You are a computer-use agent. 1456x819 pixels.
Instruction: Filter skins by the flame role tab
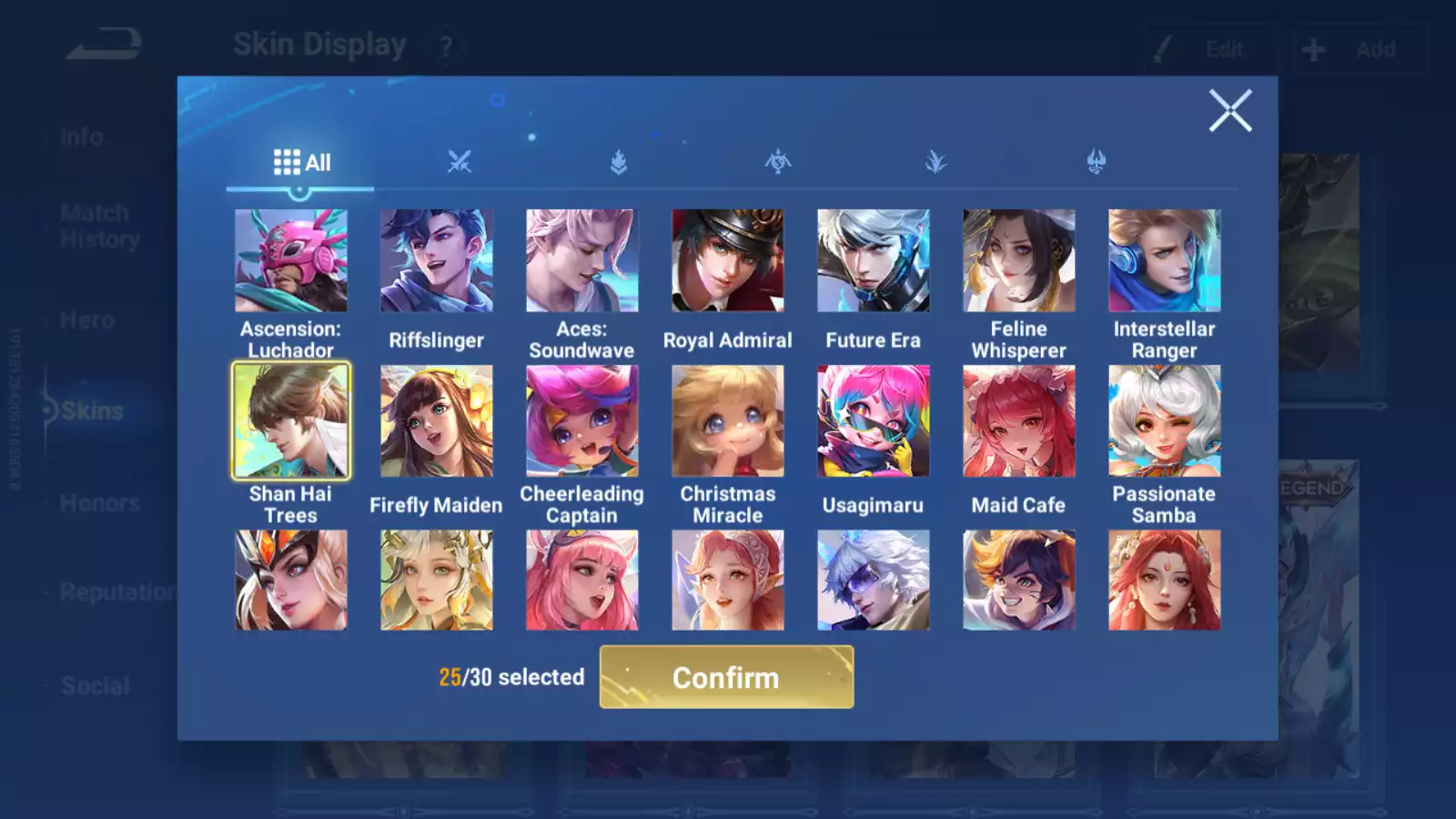pyautogui.click(x=619, y=163)
